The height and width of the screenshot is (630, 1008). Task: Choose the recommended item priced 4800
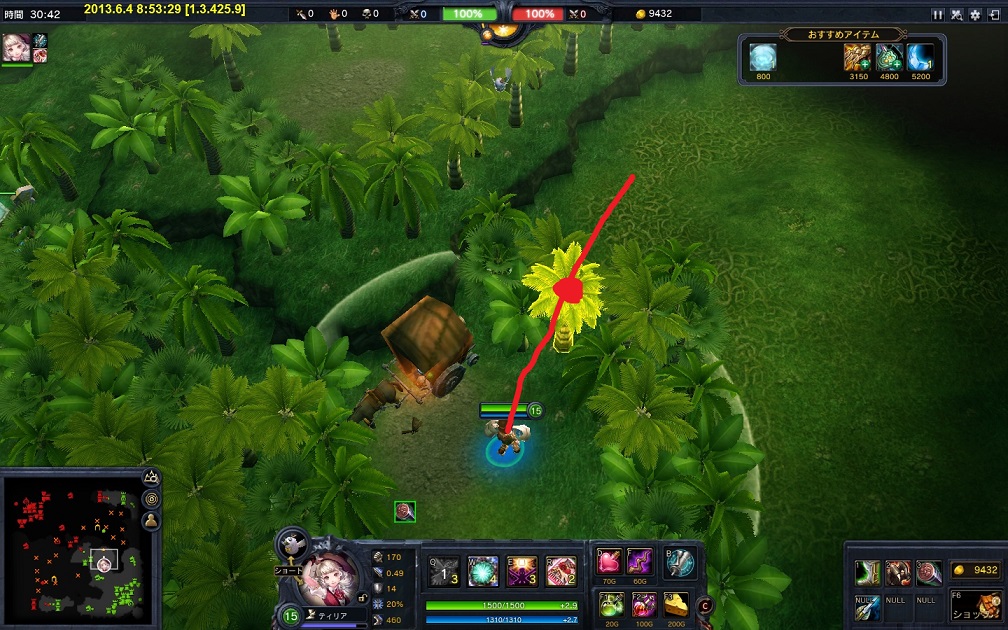[x=889, y=58]
